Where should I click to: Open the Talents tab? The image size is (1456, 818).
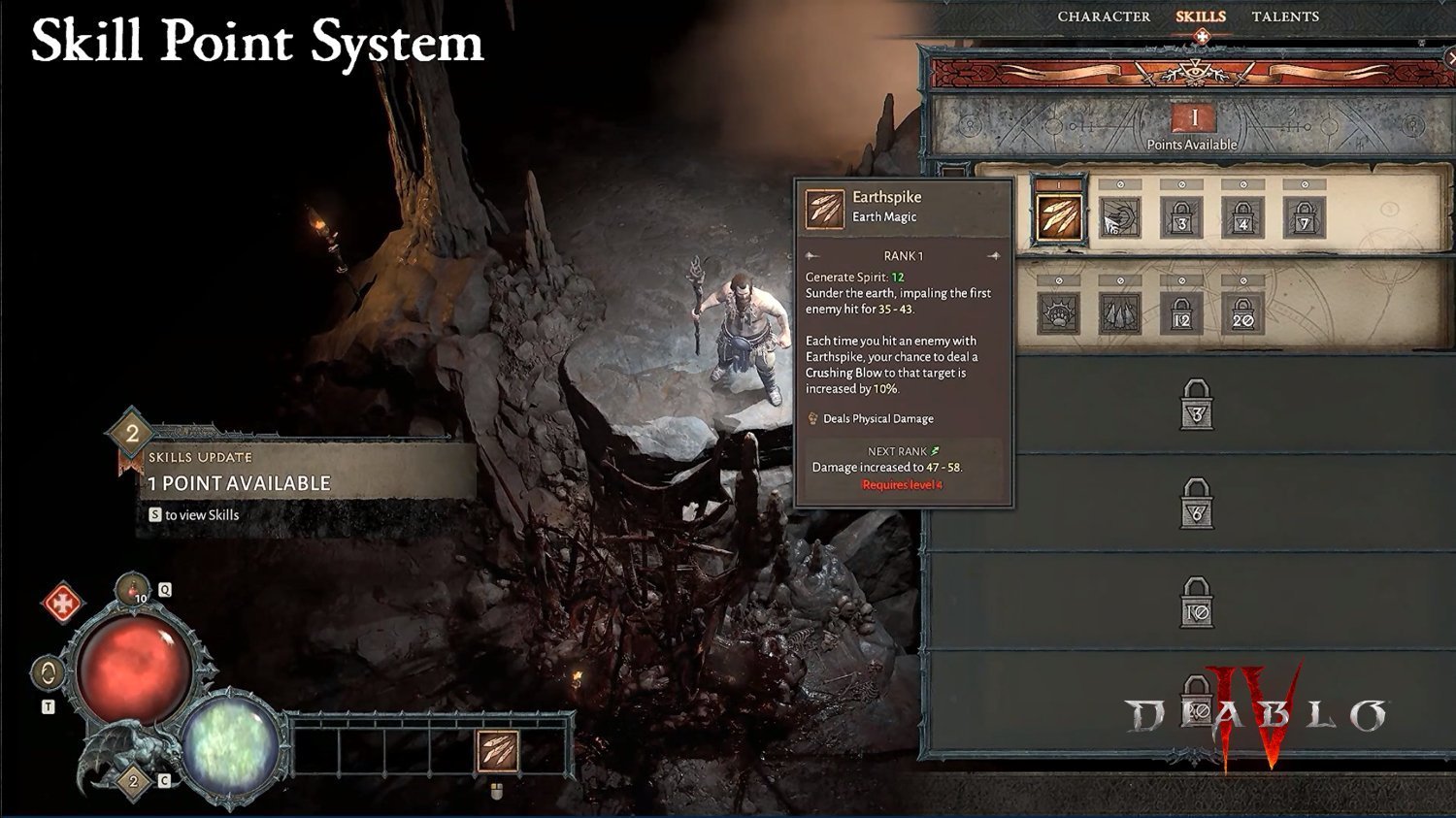coord(1284,16)
